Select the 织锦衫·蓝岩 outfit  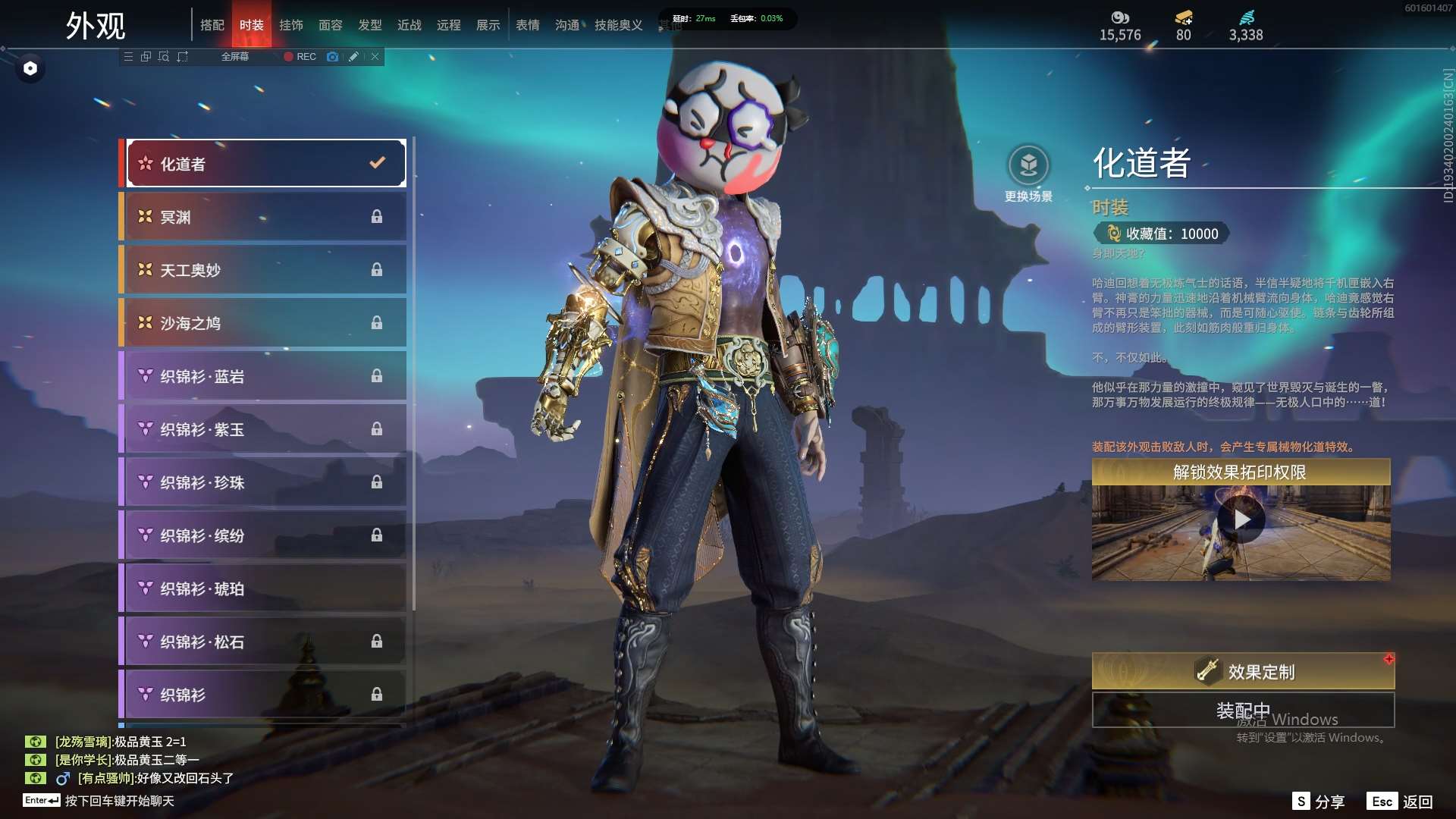point(265,376)
